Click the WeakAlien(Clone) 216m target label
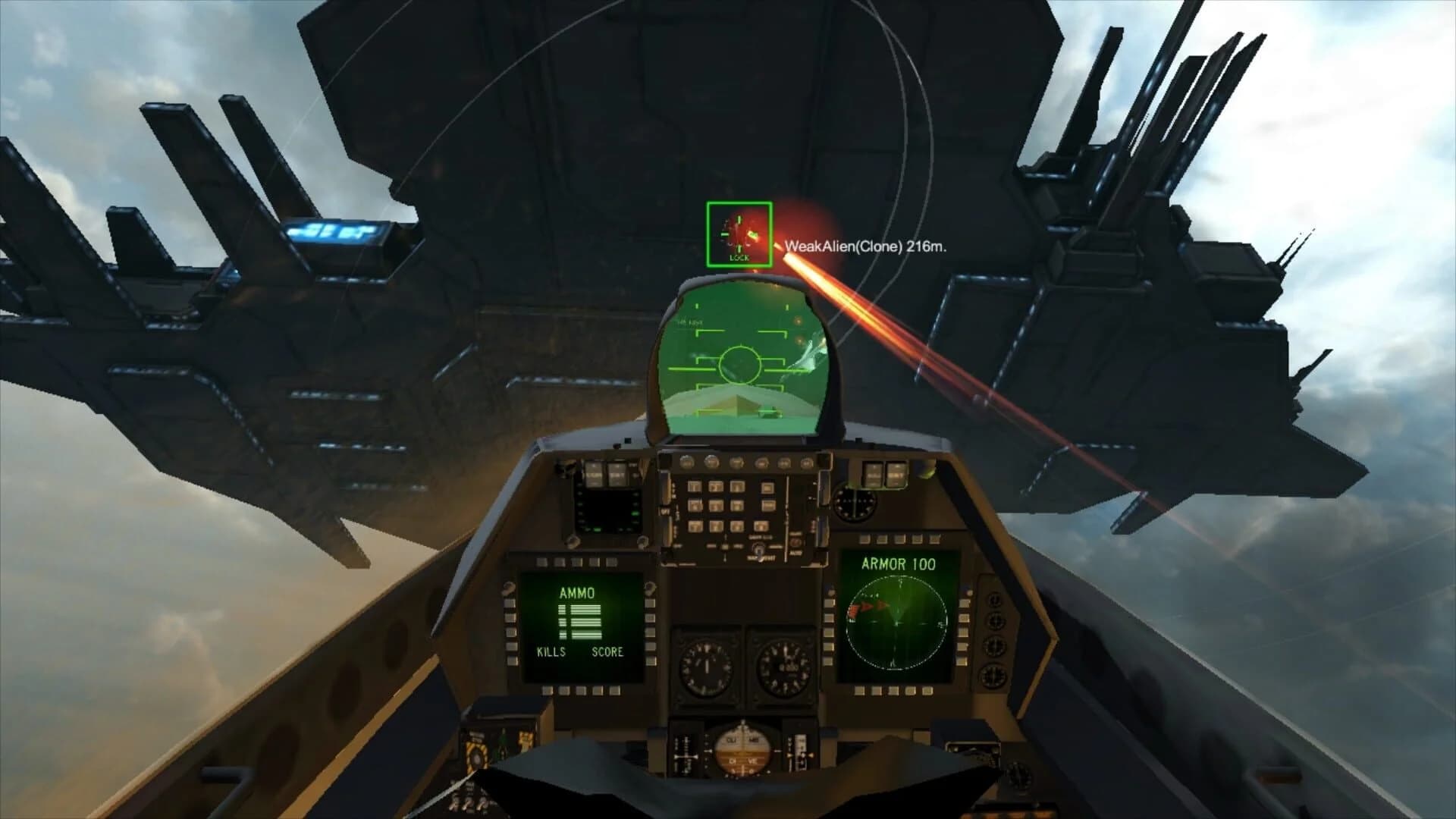 [867, 245]
